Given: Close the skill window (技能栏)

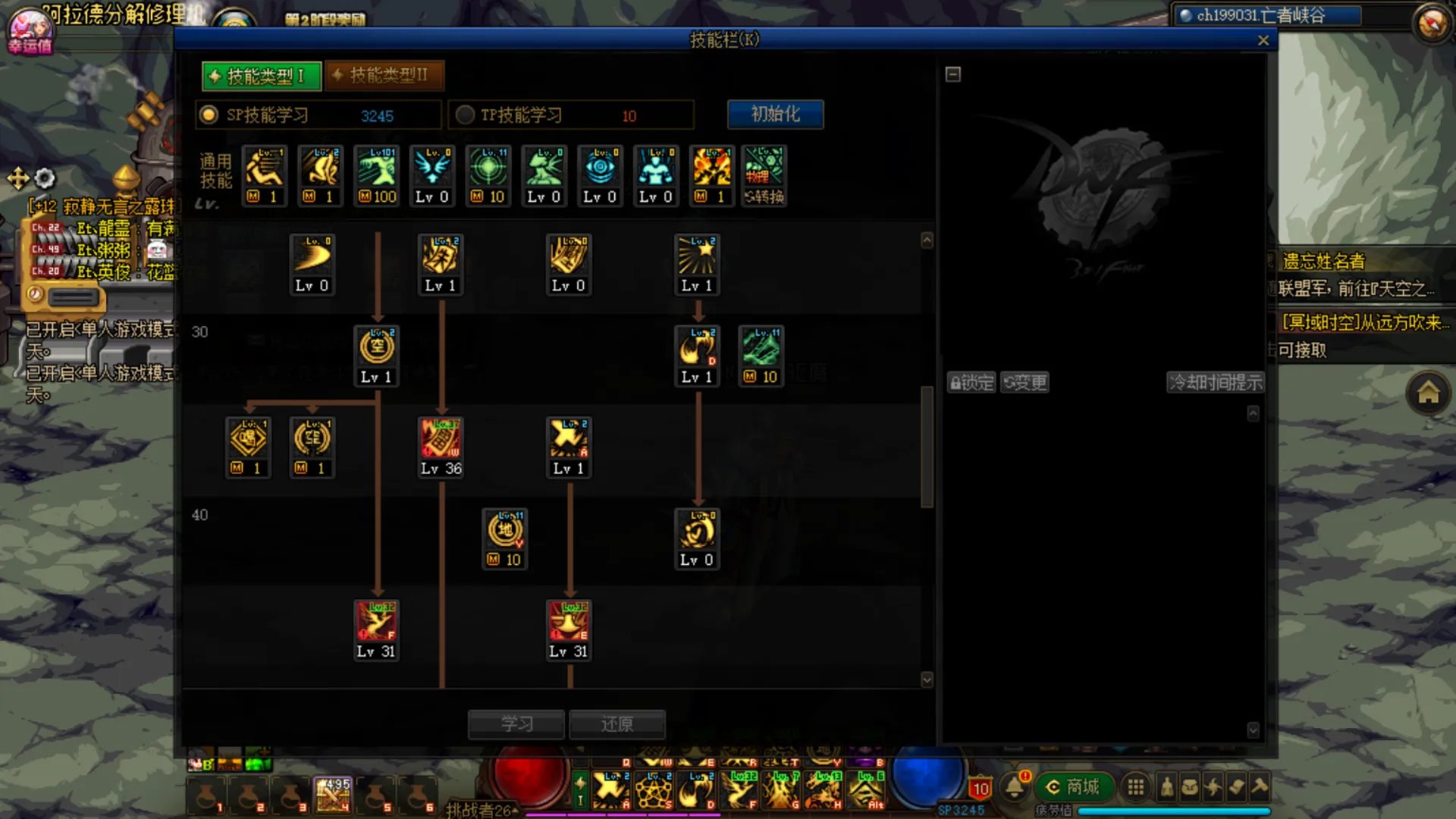Looking at the screenshot, I should (1263, 41).
